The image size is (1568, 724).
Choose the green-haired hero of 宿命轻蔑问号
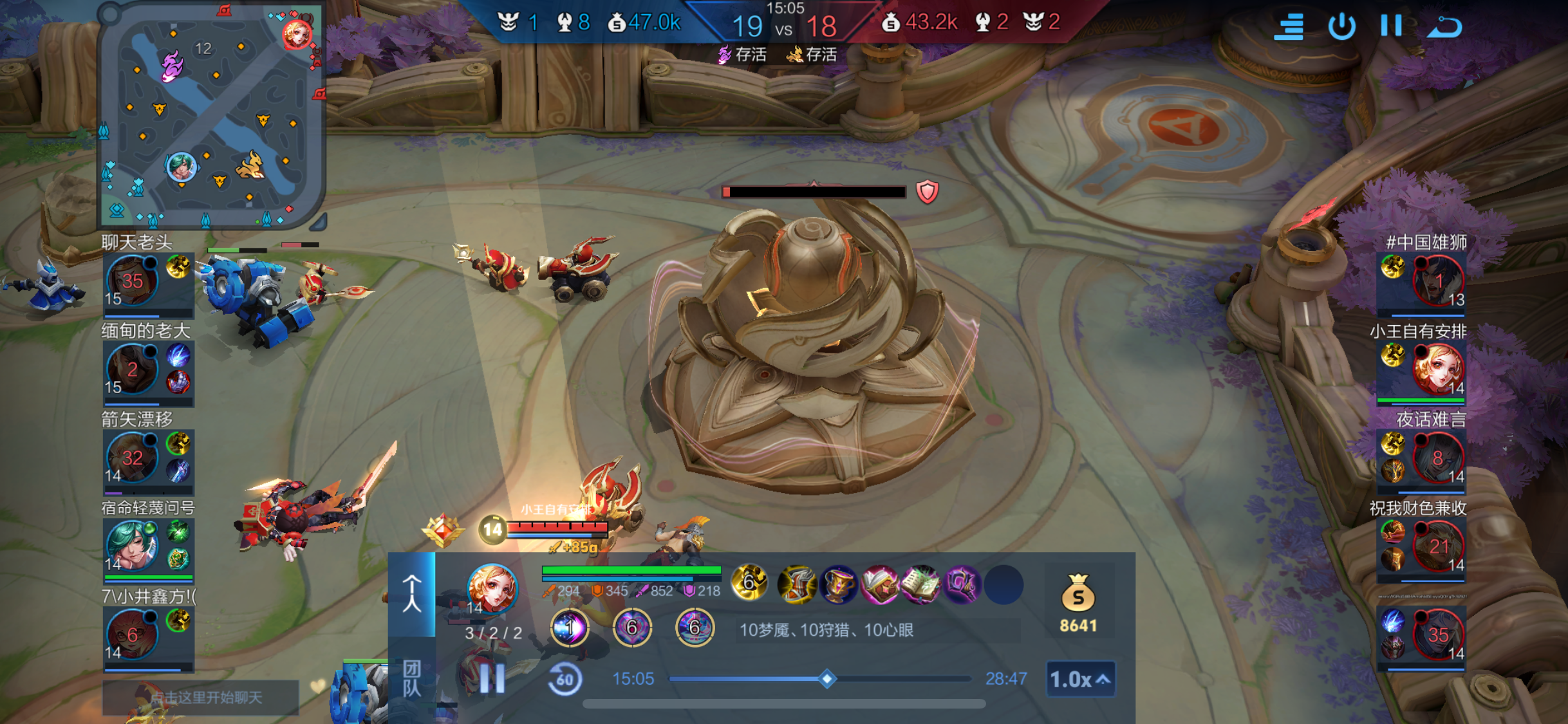133,546
